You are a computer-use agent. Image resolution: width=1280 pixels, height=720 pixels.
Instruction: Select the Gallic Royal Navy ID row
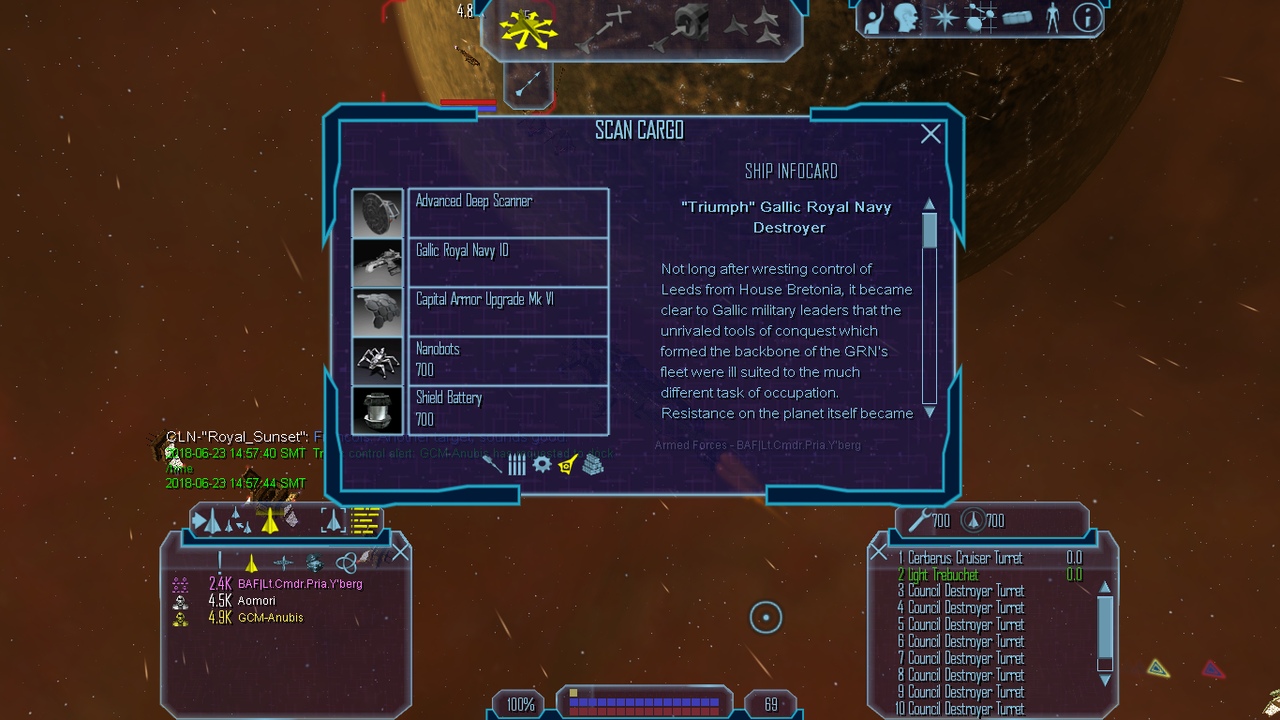pyautogui.click(x=508, y=261)
